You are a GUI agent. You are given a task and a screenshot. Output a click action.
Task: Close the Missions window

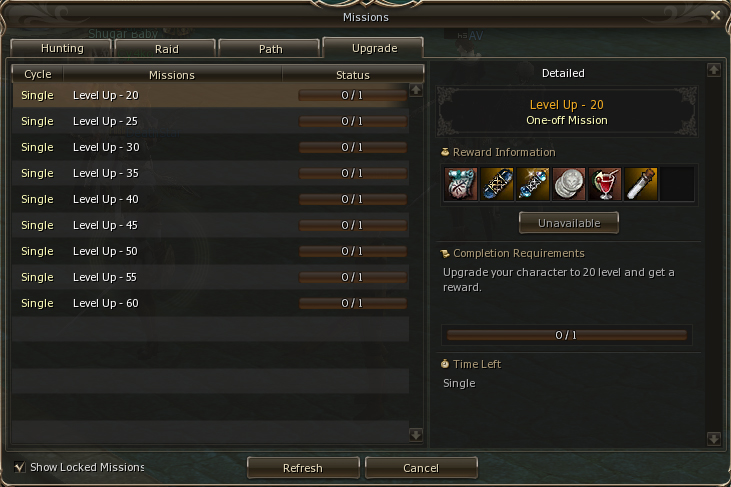click(715, 15)
